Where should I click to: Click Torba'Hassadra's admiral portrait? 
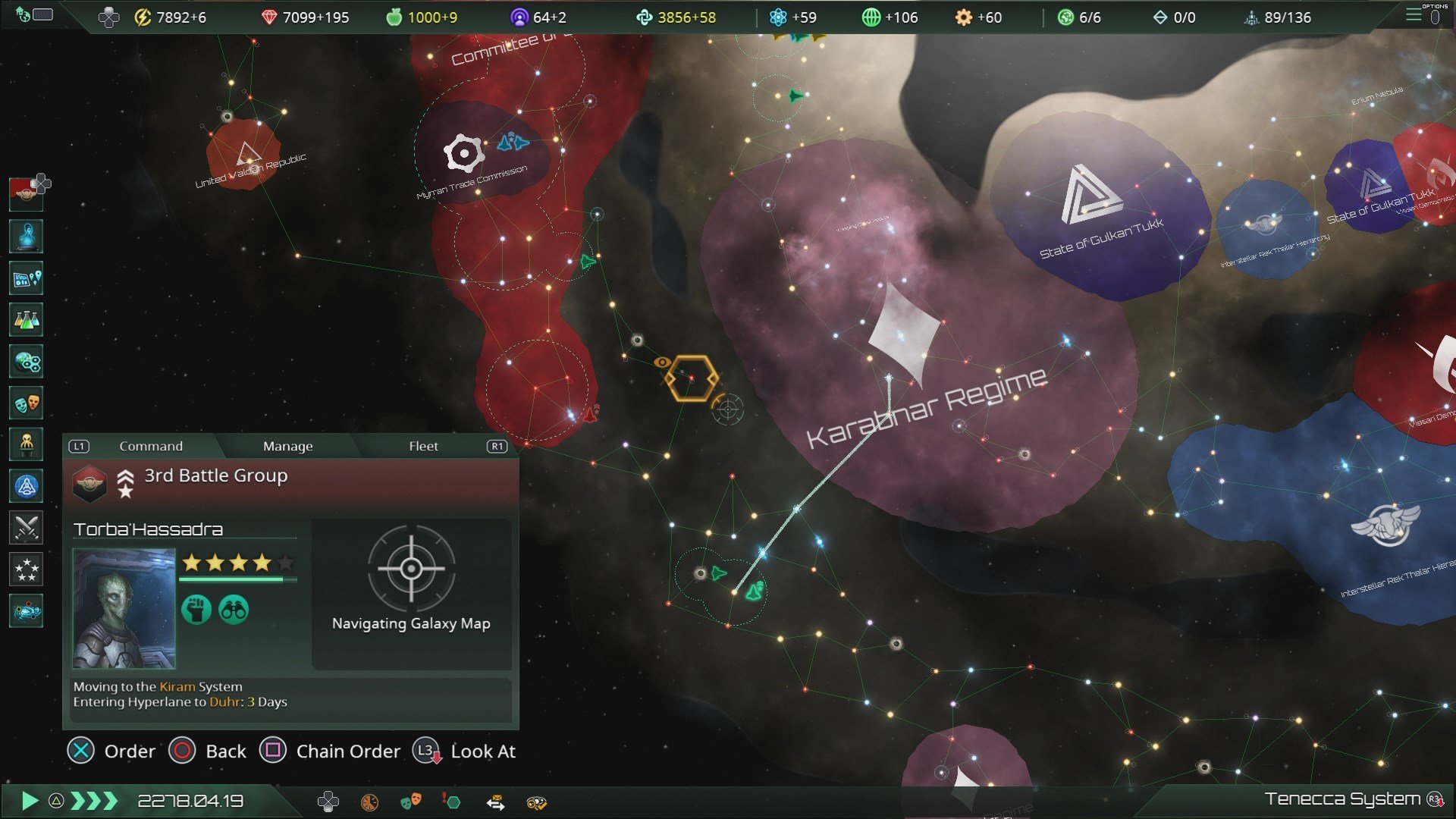tap(124, 608)
